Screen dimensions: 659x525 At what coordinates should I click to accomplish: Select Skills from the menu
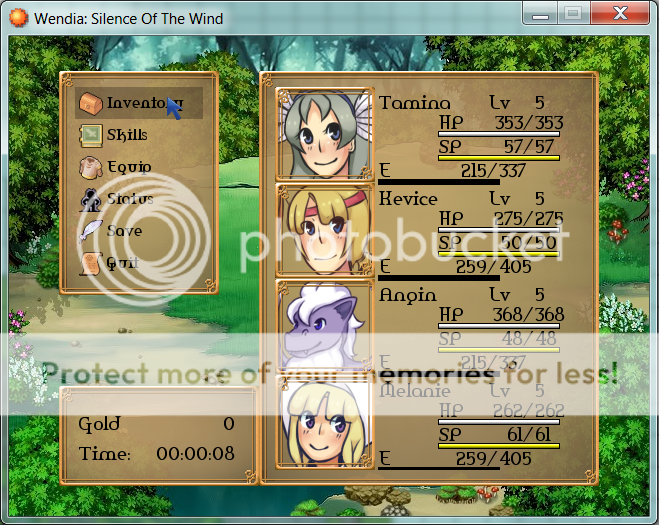(x=126, y=134)
